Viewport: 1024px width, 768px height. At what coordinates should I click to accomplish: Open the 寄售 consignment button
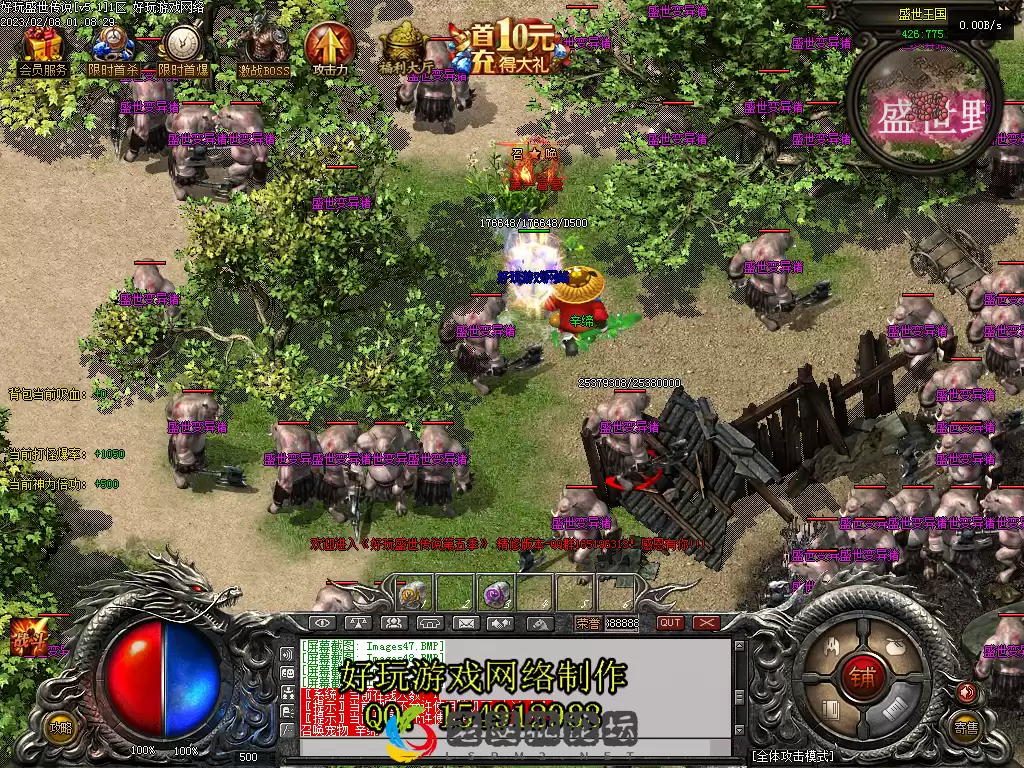(x=965, y=728)
